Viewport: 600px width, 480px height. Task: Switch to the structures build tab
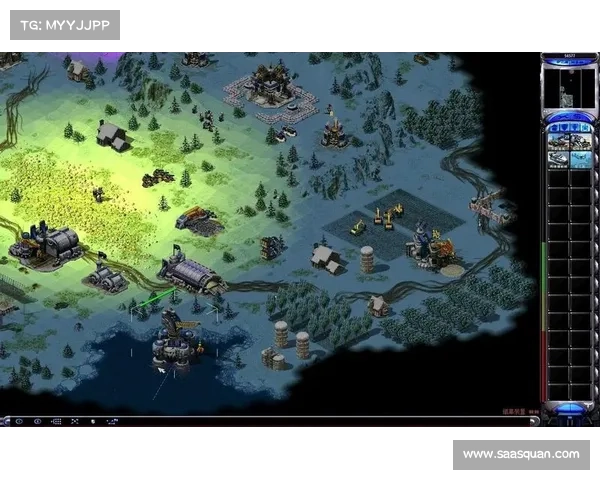[554, 128]
